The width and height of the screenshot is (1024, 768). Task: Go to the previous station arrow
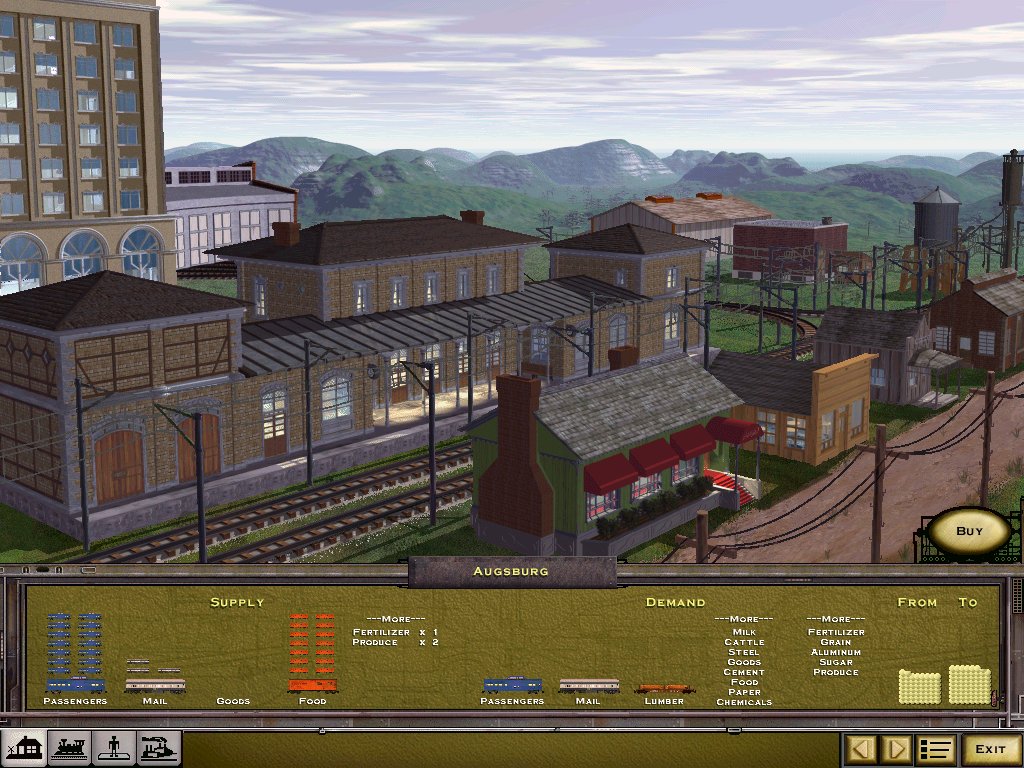(x=863, y=749)
